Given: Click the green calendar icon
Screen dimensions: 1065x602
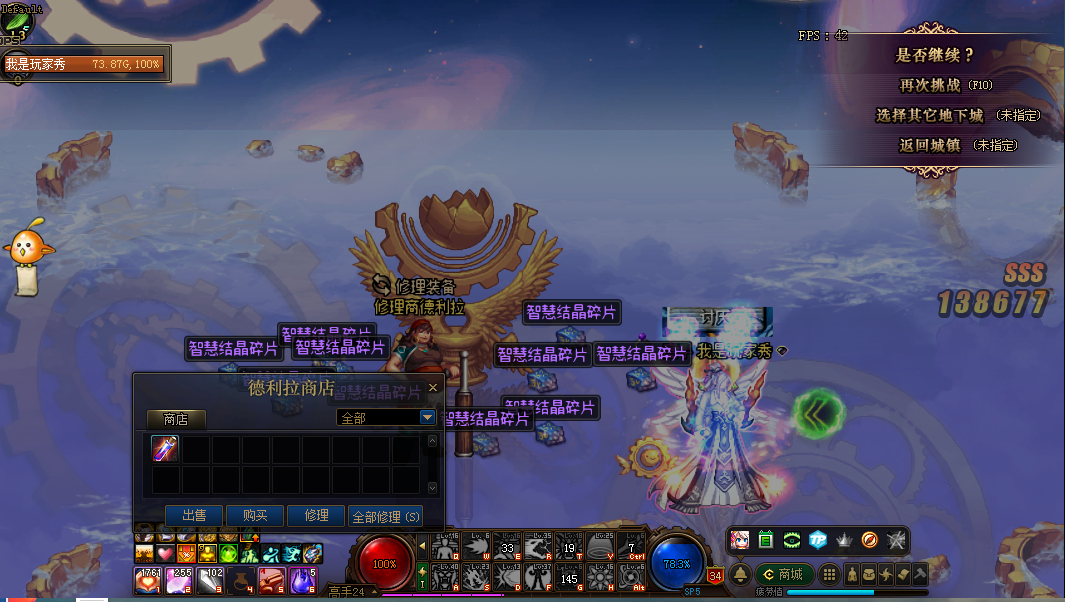Looking at the screenshot, I should (x=766, y=540).
